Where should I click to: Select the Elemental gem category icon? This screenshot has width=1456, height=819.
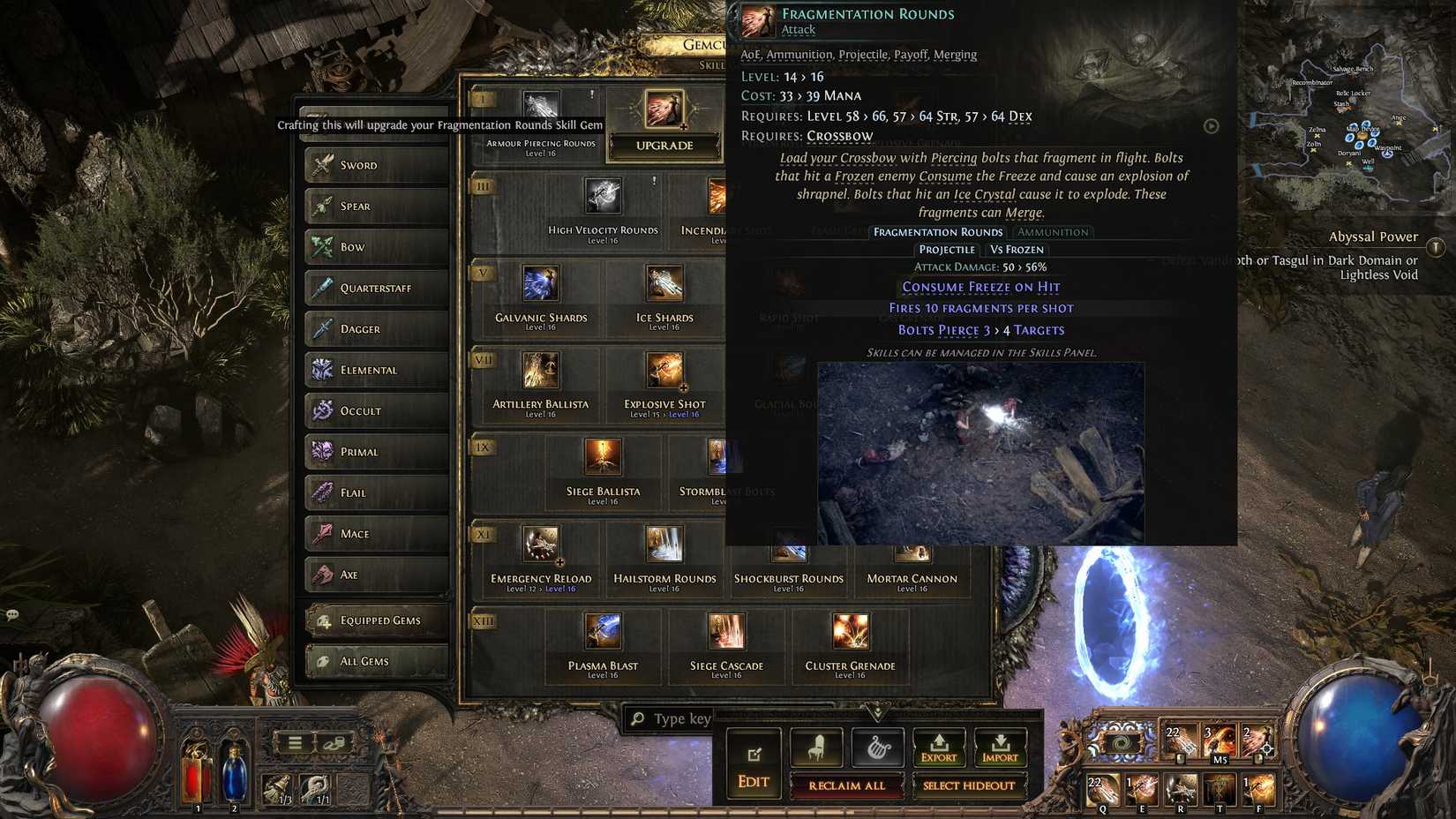pyautogui.click(x=322, y=370)
